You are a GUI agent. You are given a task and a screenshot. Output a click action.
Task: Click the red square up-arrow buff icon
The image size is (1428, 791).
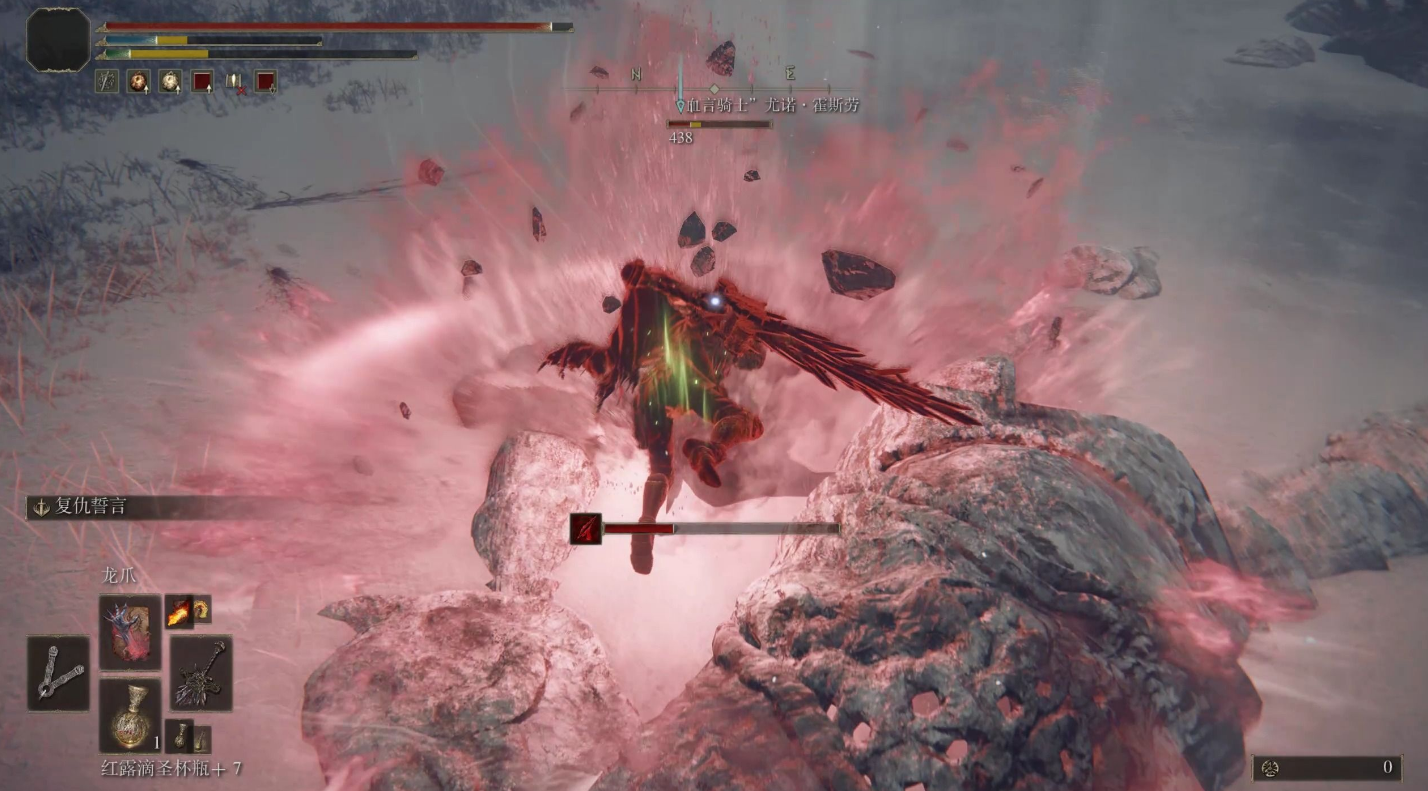click(202, 81)
